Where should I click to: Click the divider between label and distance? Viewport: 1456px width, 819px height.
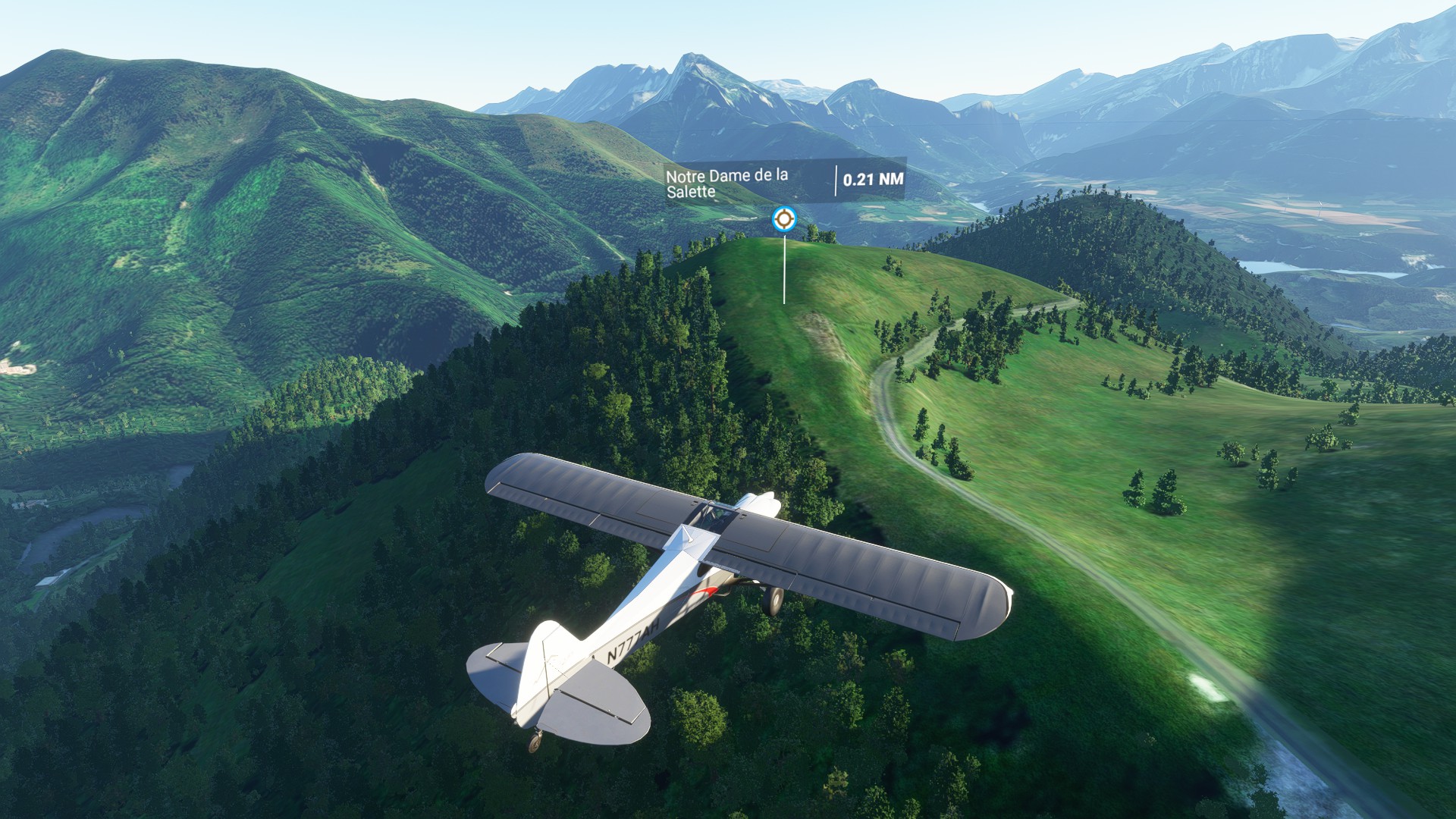click(835, 180)
